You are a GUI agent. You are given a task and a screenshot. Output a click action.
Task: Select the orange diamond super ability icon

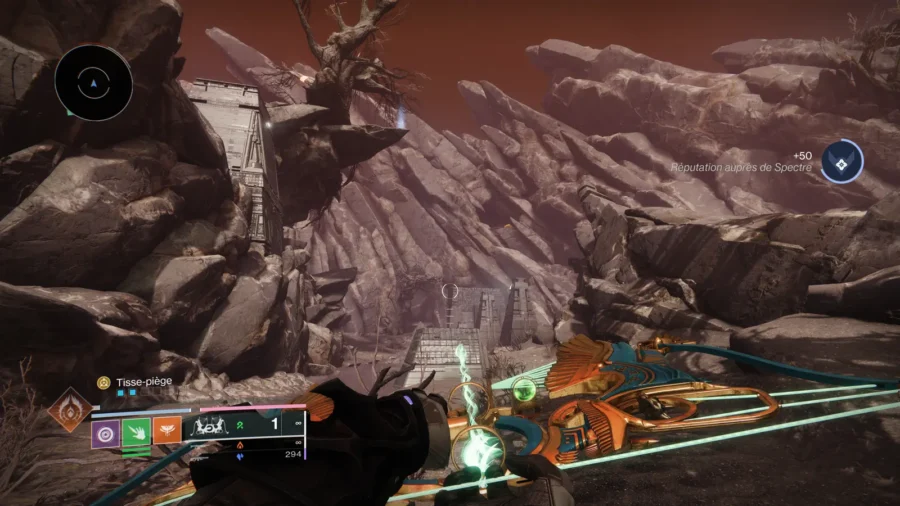[x=69, y=410]
